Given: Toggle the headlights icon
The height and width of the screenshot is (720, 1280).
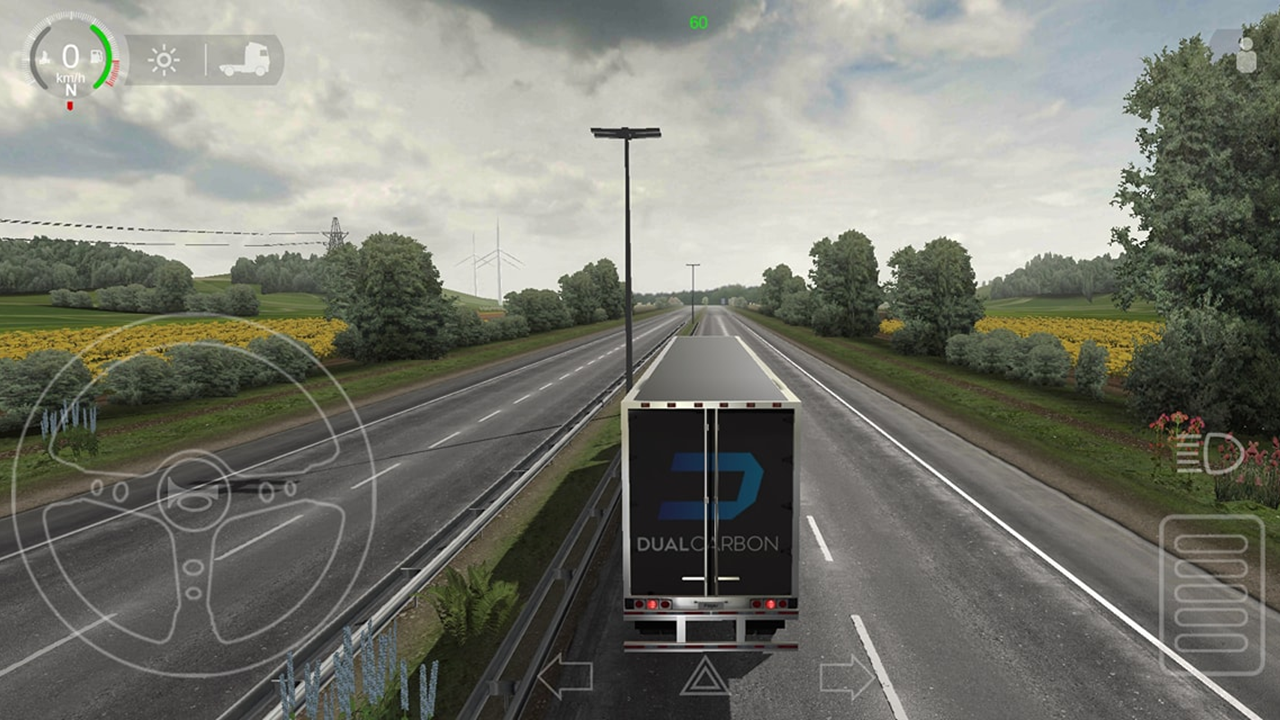Looking at the screenshot, I should click(1210, 454).
